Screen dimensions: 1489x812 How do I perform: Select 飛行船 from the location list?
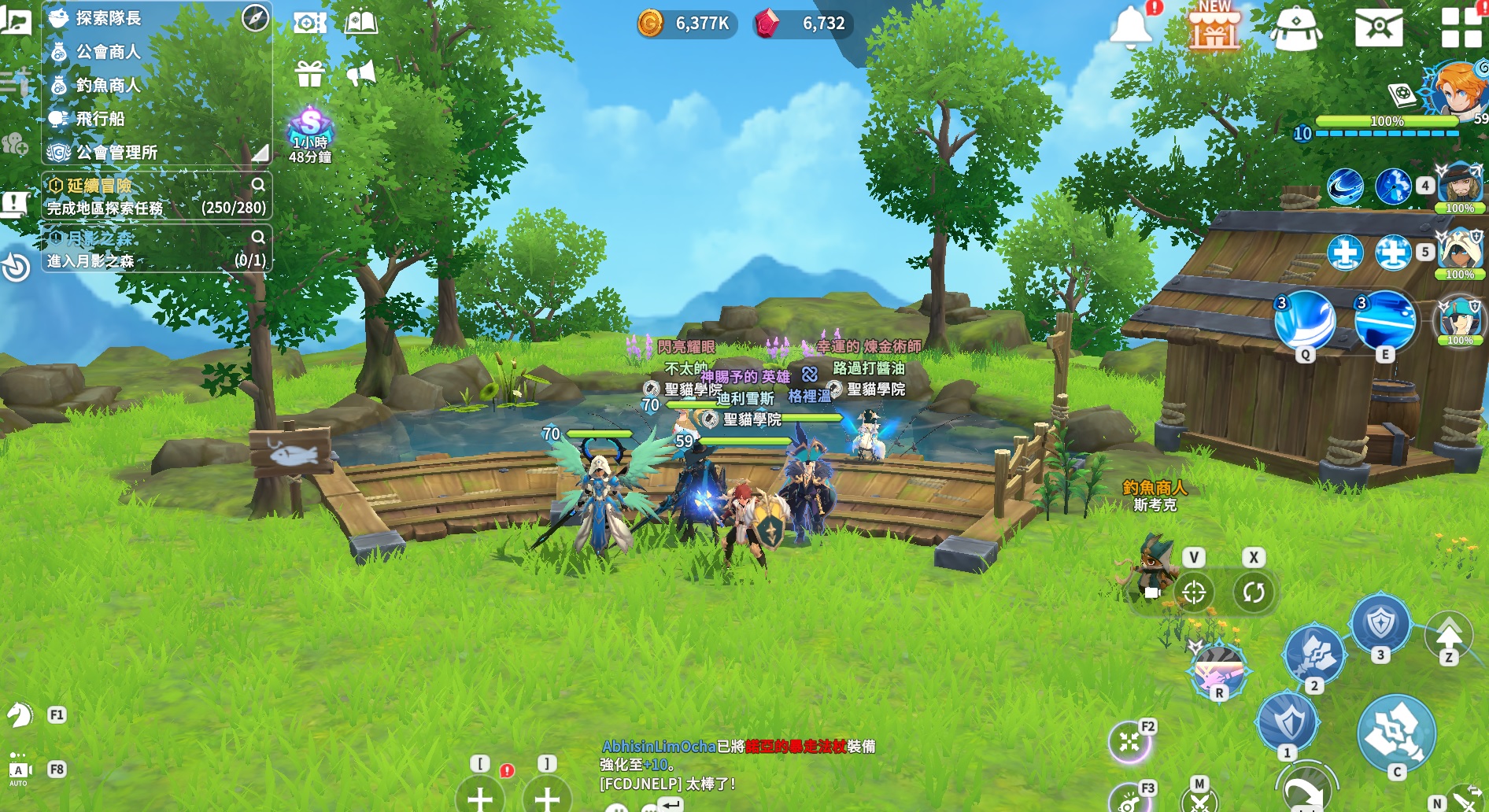100,119
